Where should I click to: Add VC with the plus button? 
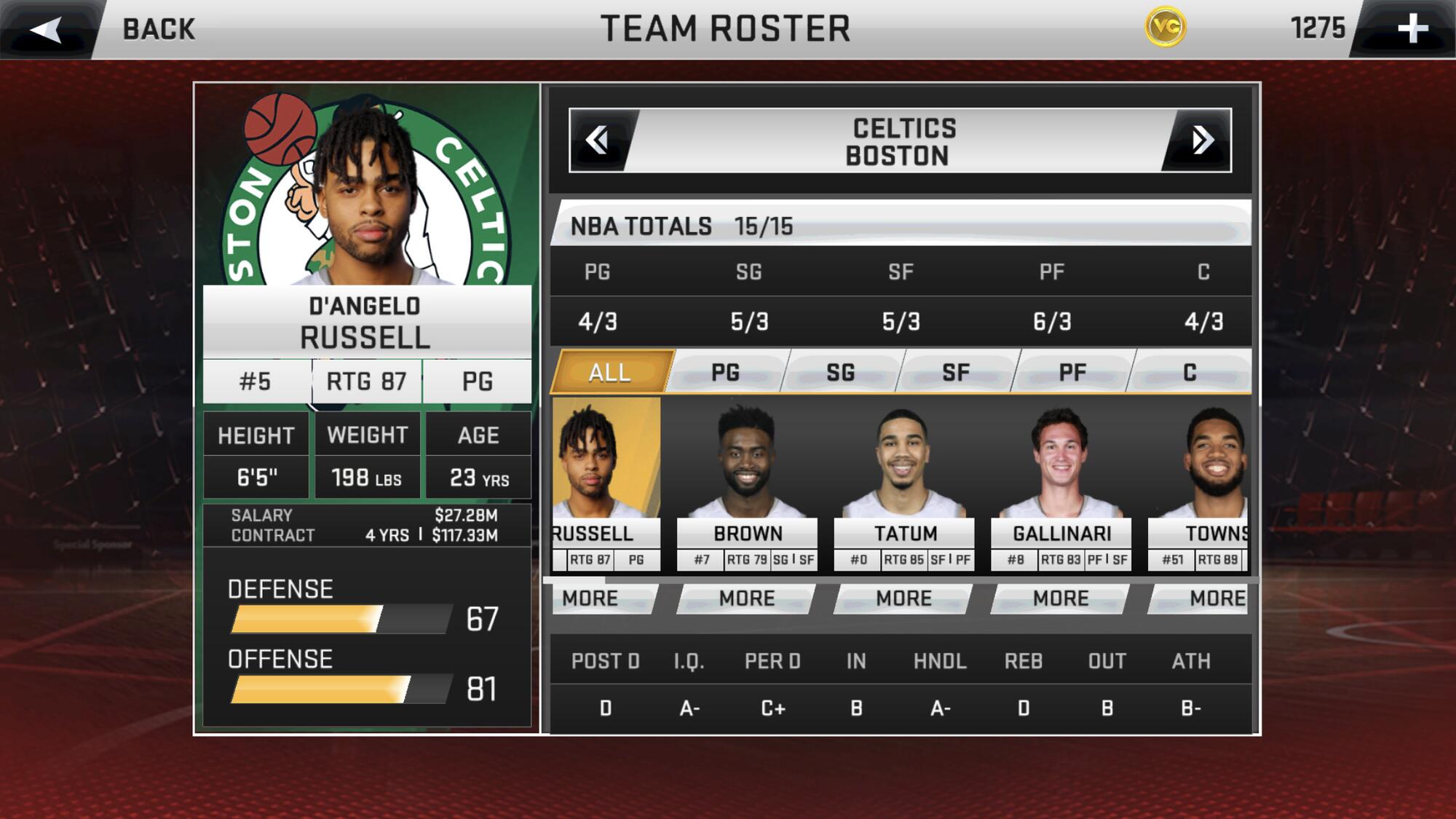point(1412,29)
